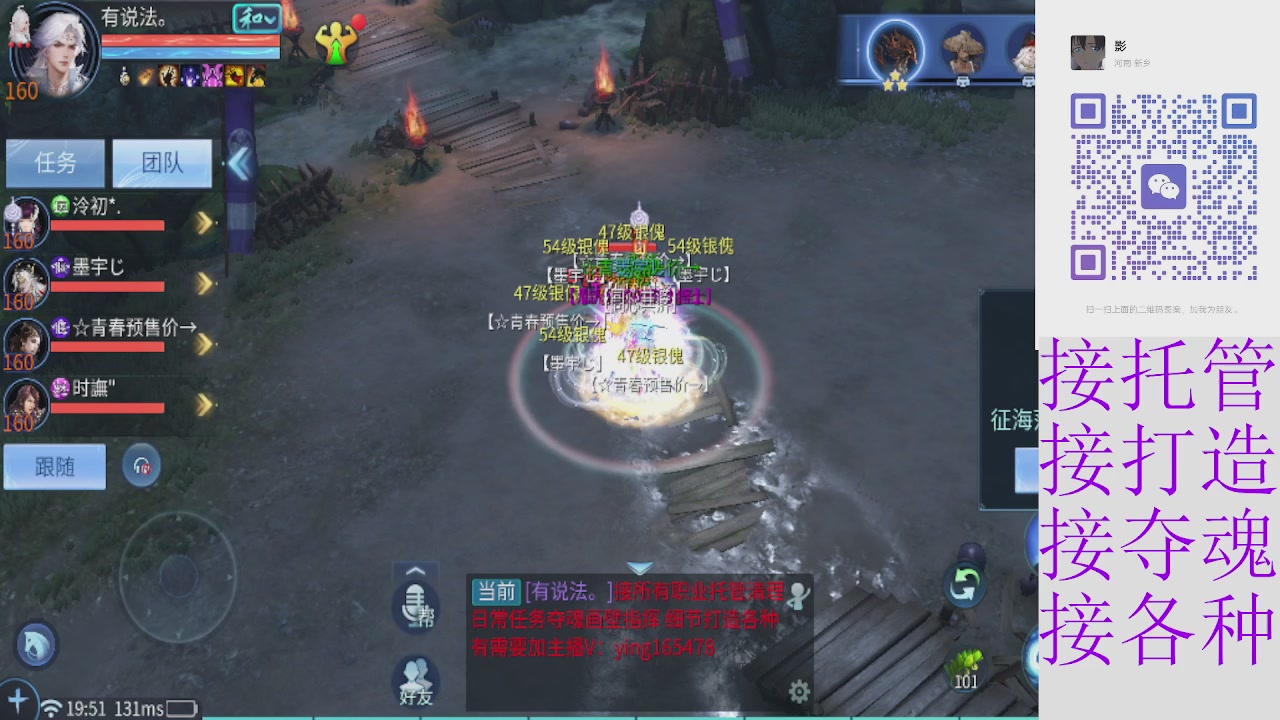The image size is (1280, 720).
Task: Switch to the 团队 team tab
Action: tap(162, 163)
